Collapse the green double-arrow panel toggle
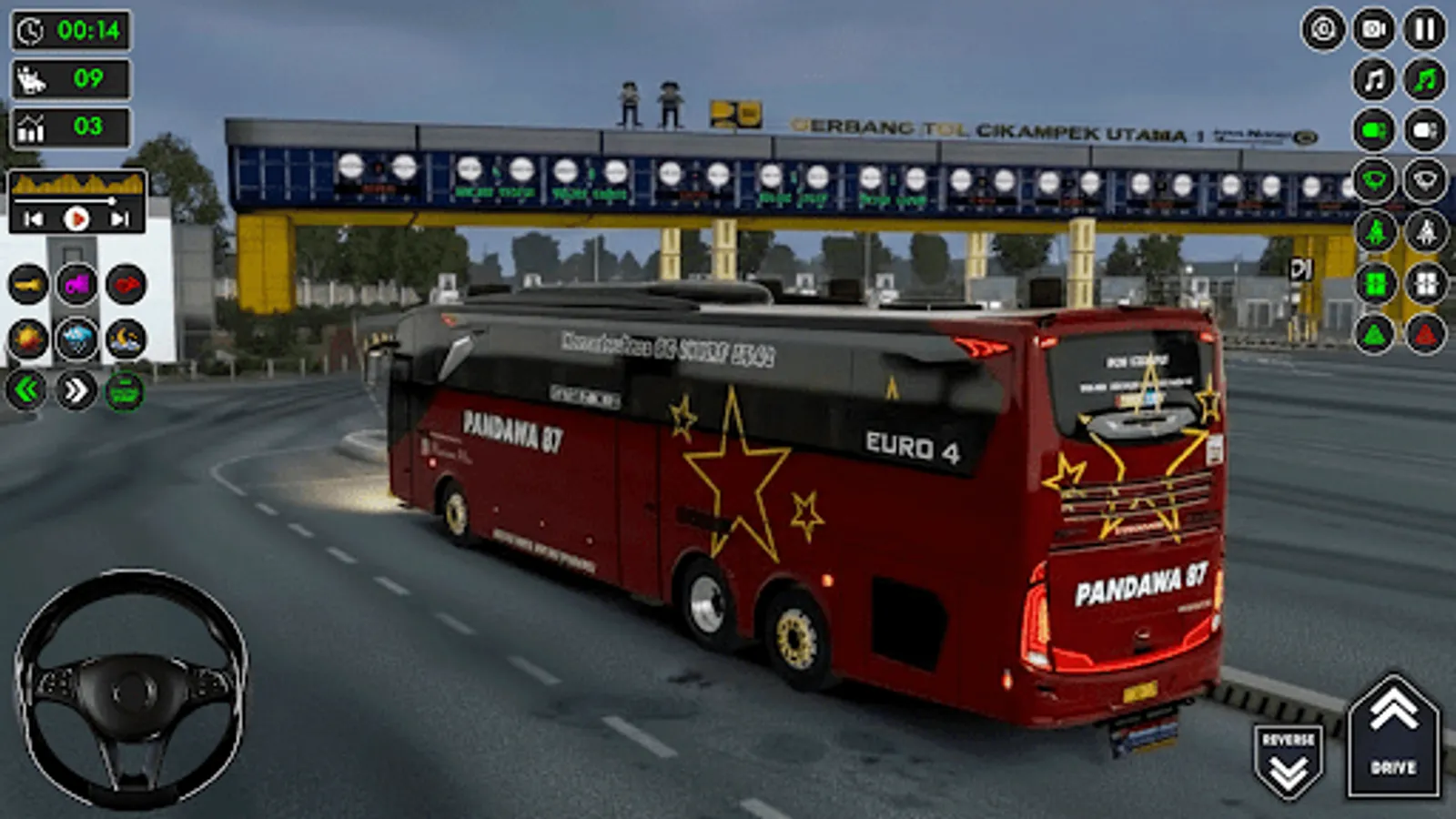The image size is (1456, 819). 27,389
